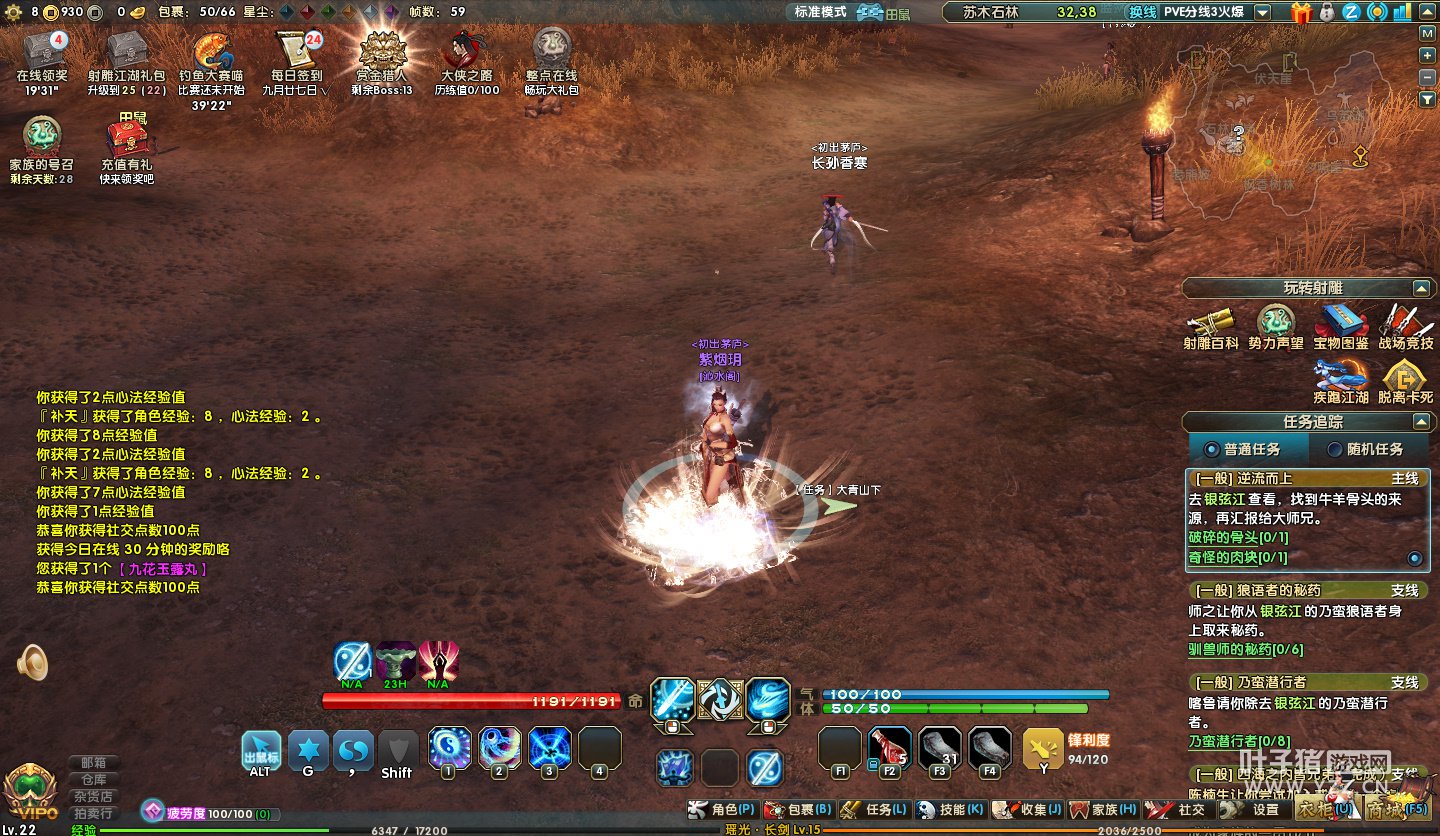Toggle the sound horn icon

33,662
